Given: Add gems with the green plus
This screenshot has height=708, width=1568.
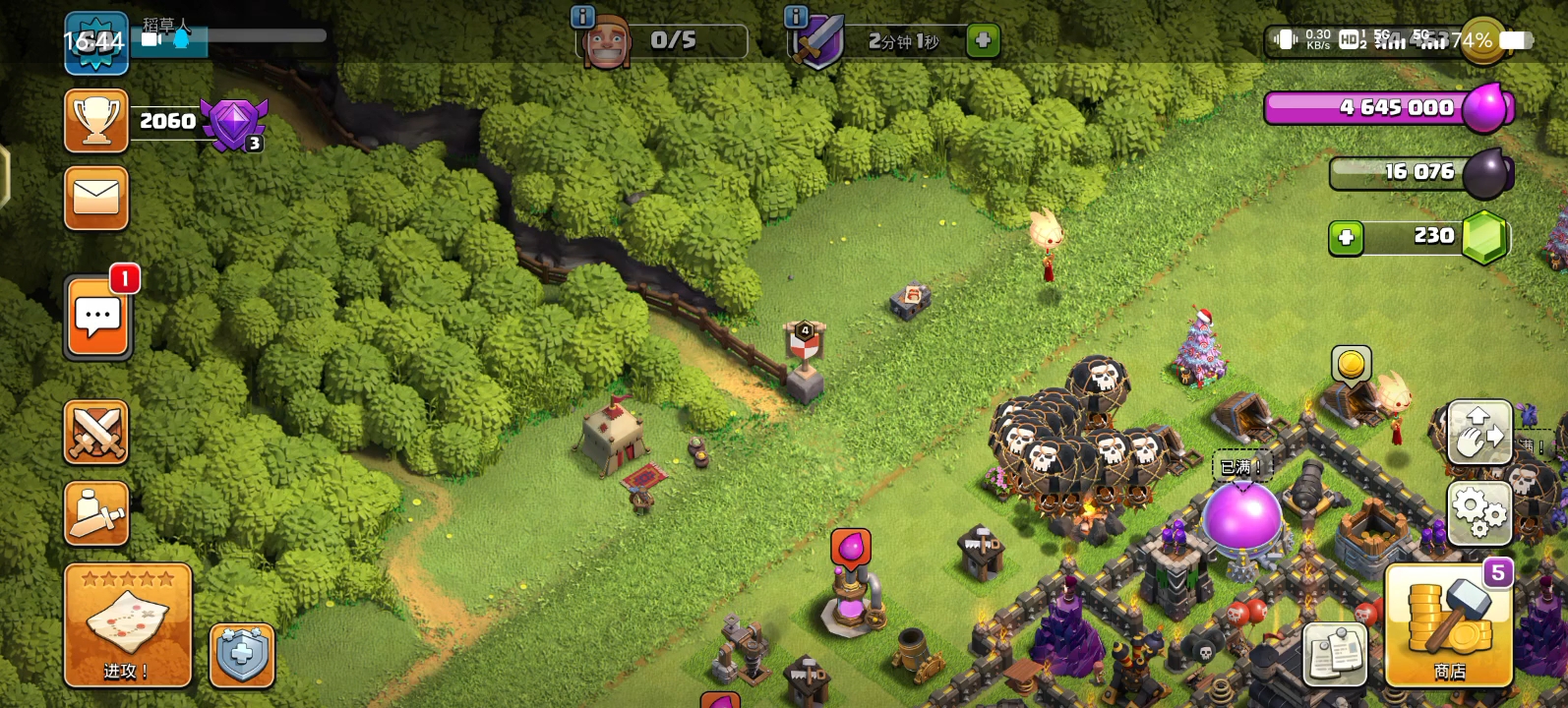Looking at the screenshot, I should pyautogui.click(x=1346, y=238).
